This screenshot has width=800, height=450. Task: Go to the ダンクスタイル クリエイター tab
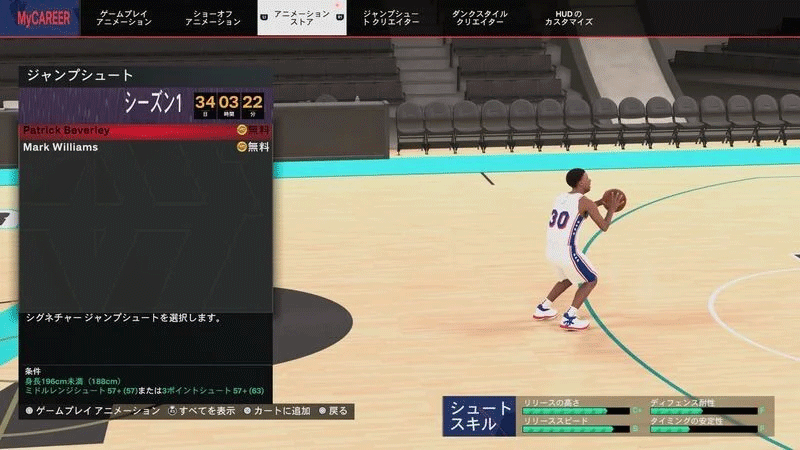point(479,18)
